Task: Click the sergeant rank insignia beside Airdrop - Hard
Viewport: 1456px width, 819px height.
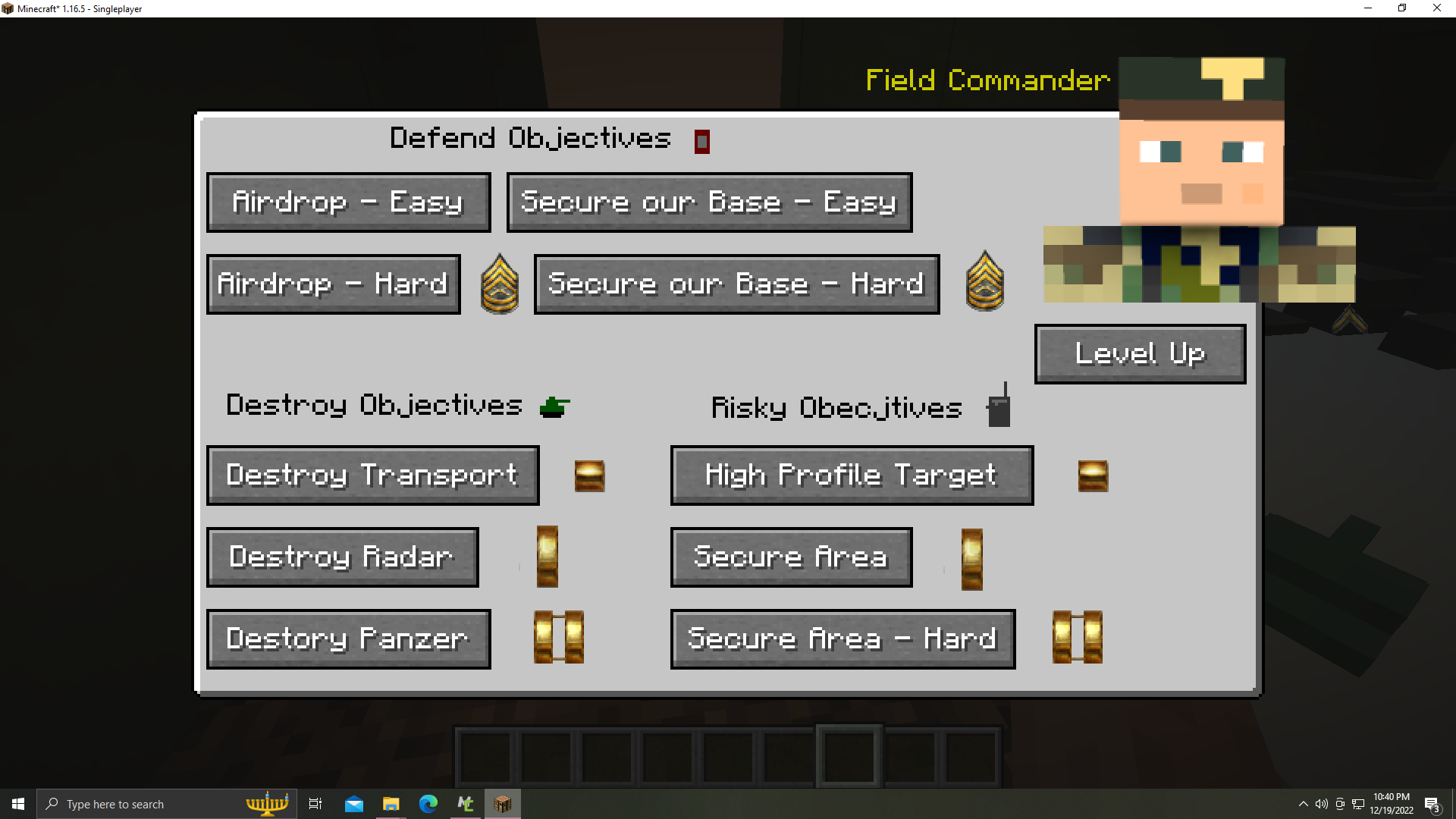Action: pos(500,283)
